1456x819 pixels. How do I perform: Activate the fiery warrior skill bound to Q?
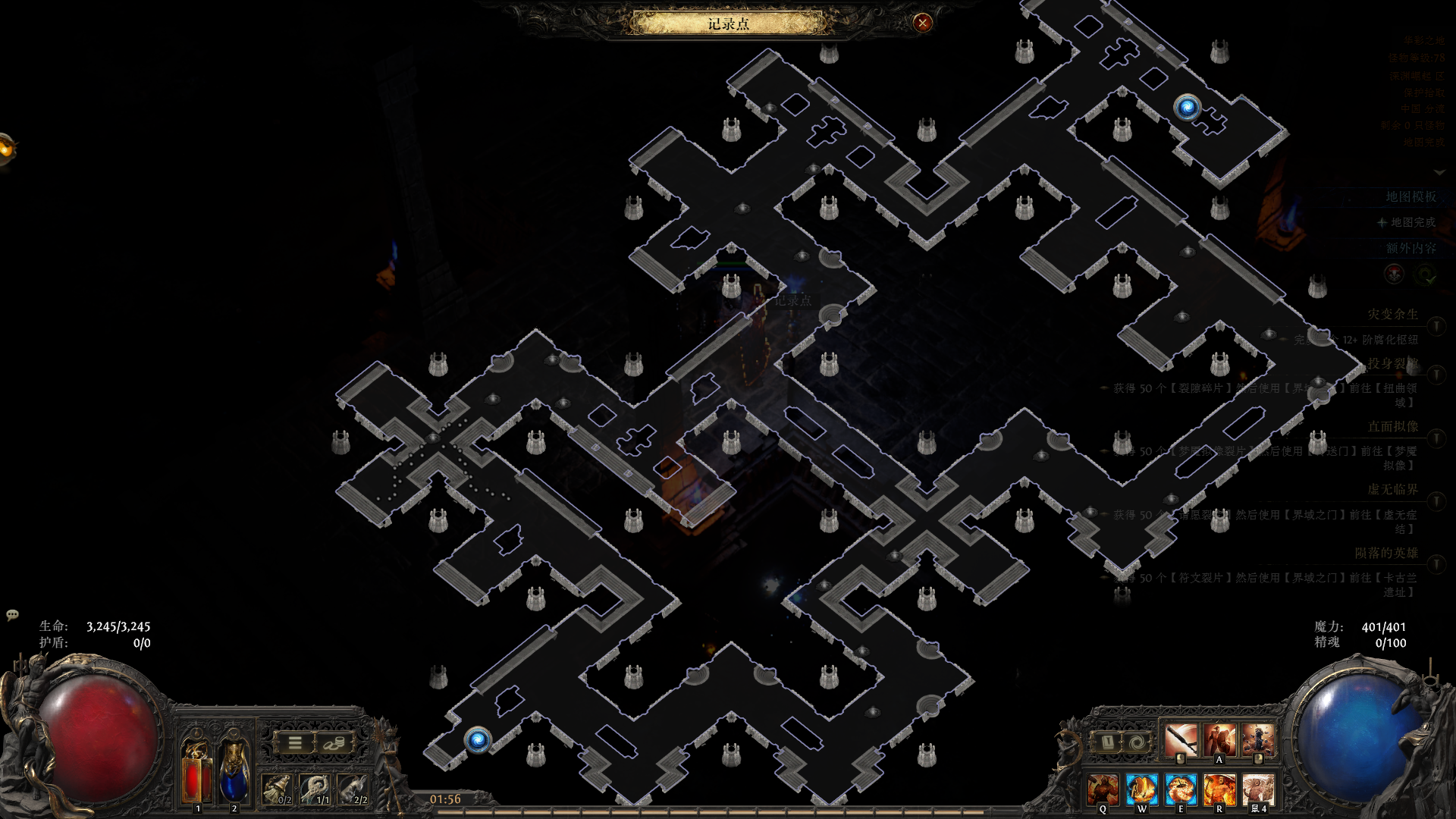pyautogui.click(x=1103, y=789)
